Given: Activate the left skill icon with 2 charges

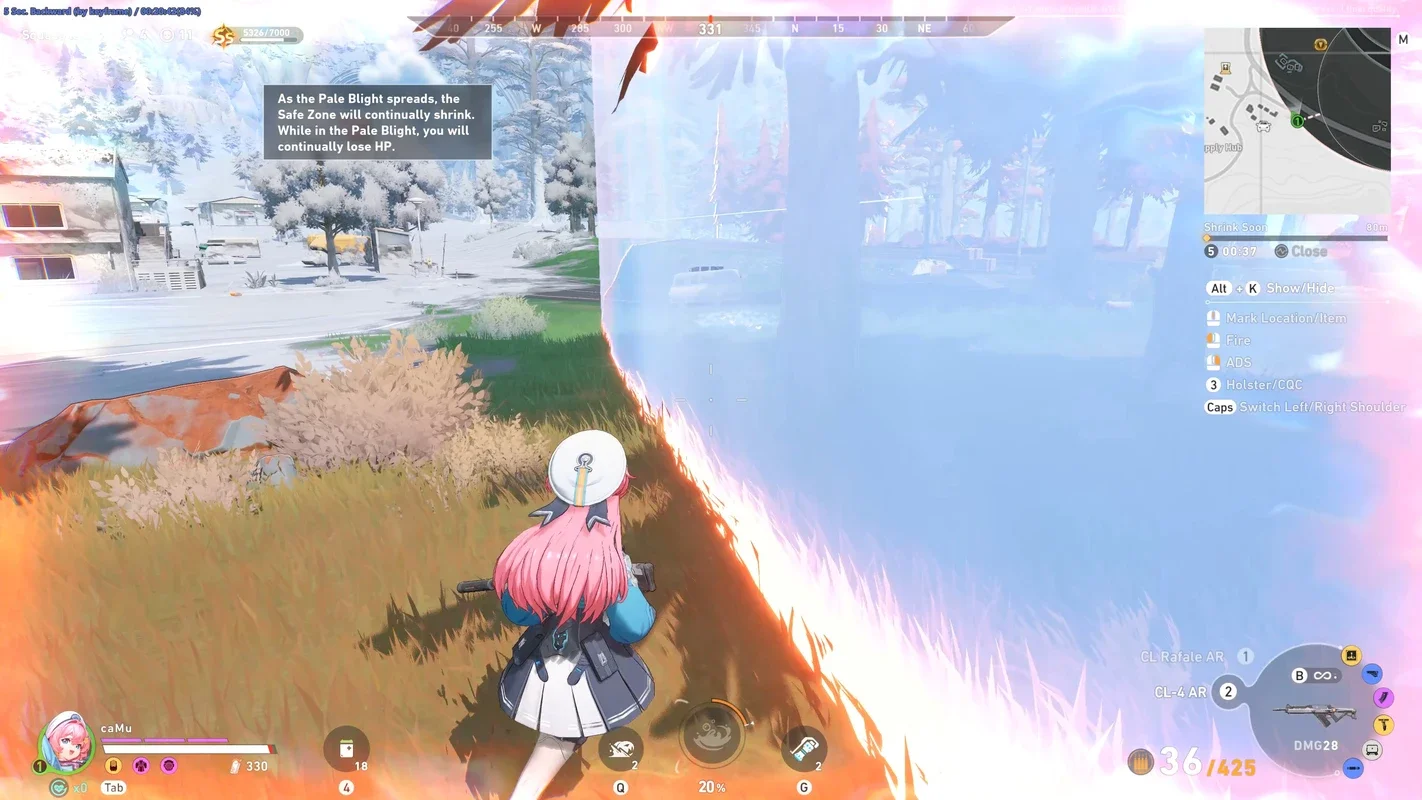Looking at the screenshot, I should (x=620, y=749).
